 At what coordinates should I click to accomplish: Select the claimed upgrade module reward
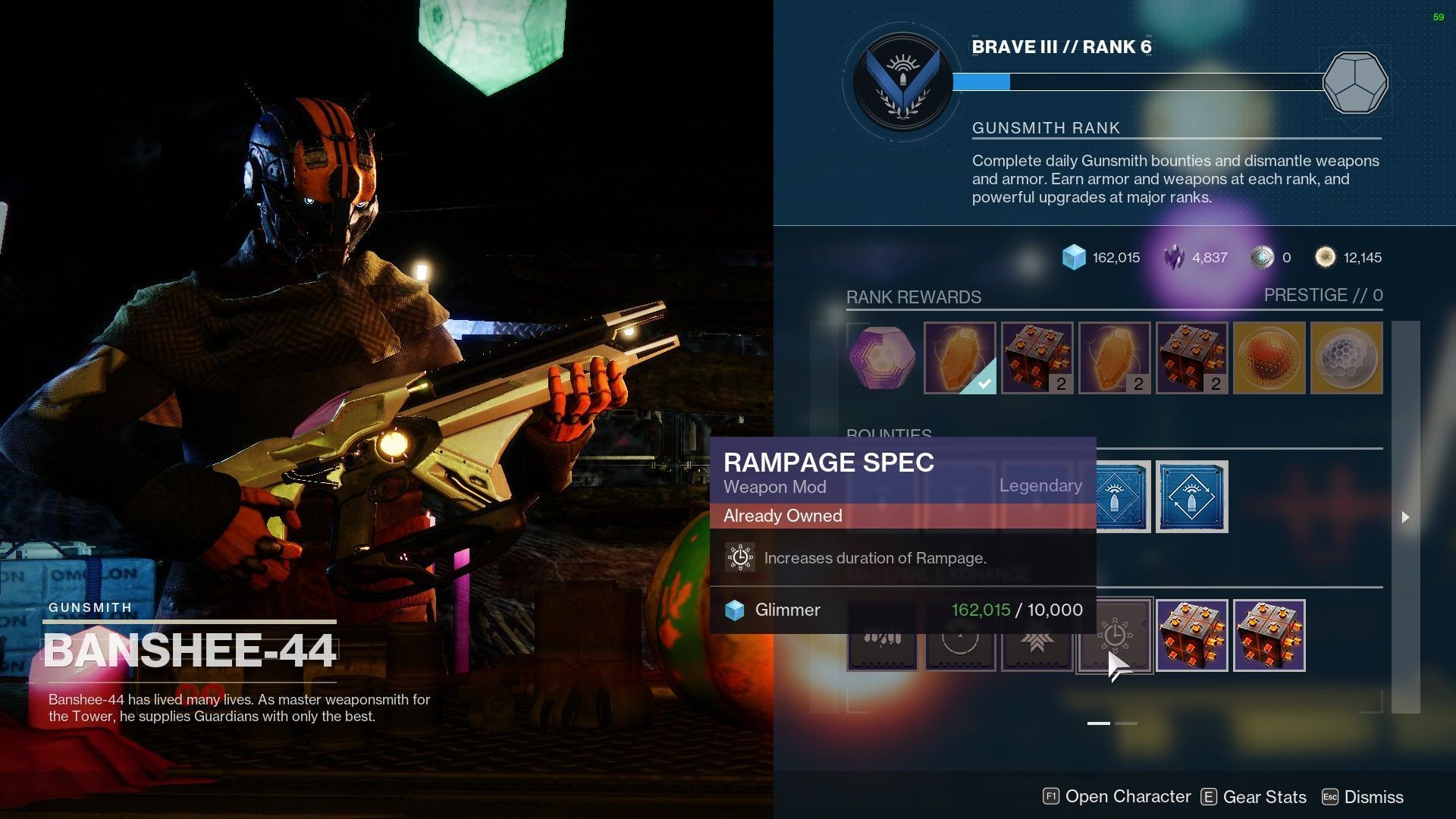tap(959, 358)
